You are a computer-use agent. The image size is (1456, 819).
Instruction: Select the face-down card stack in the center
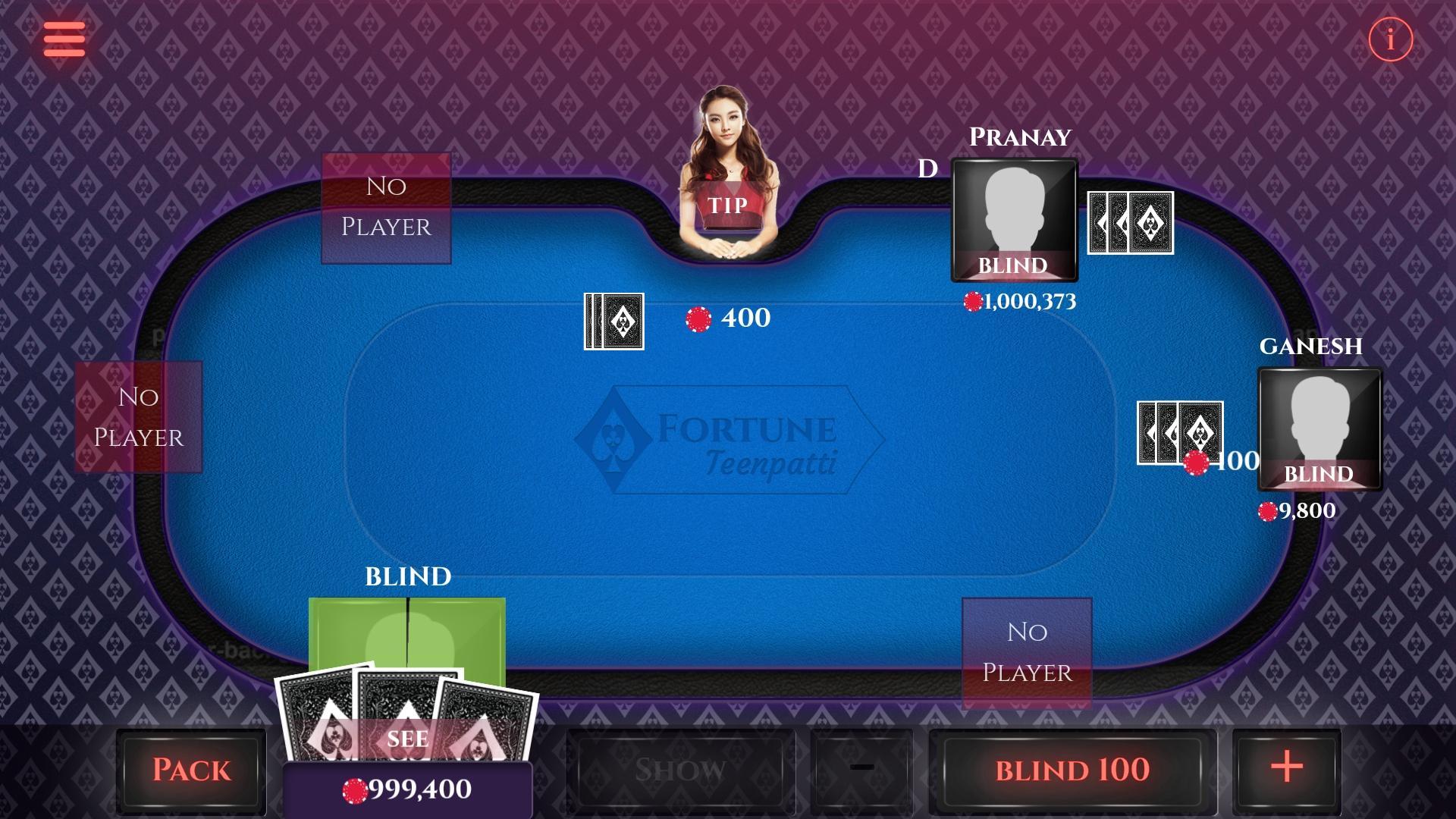pyautogui.click(x=613, y=322)
